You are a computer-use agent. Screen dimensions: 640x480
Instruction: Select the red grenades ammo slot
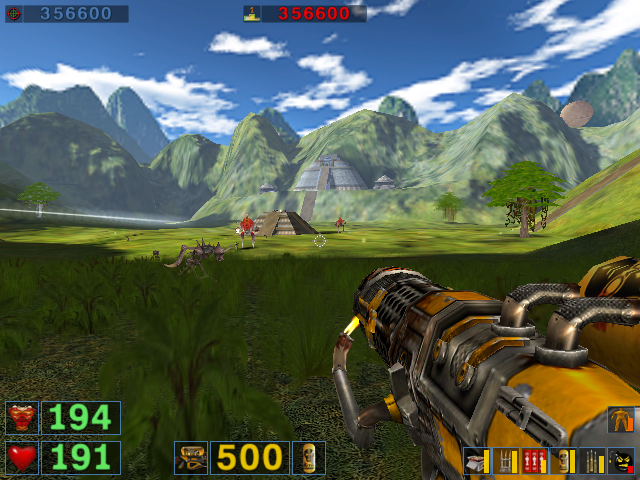(x=534, y=460)
